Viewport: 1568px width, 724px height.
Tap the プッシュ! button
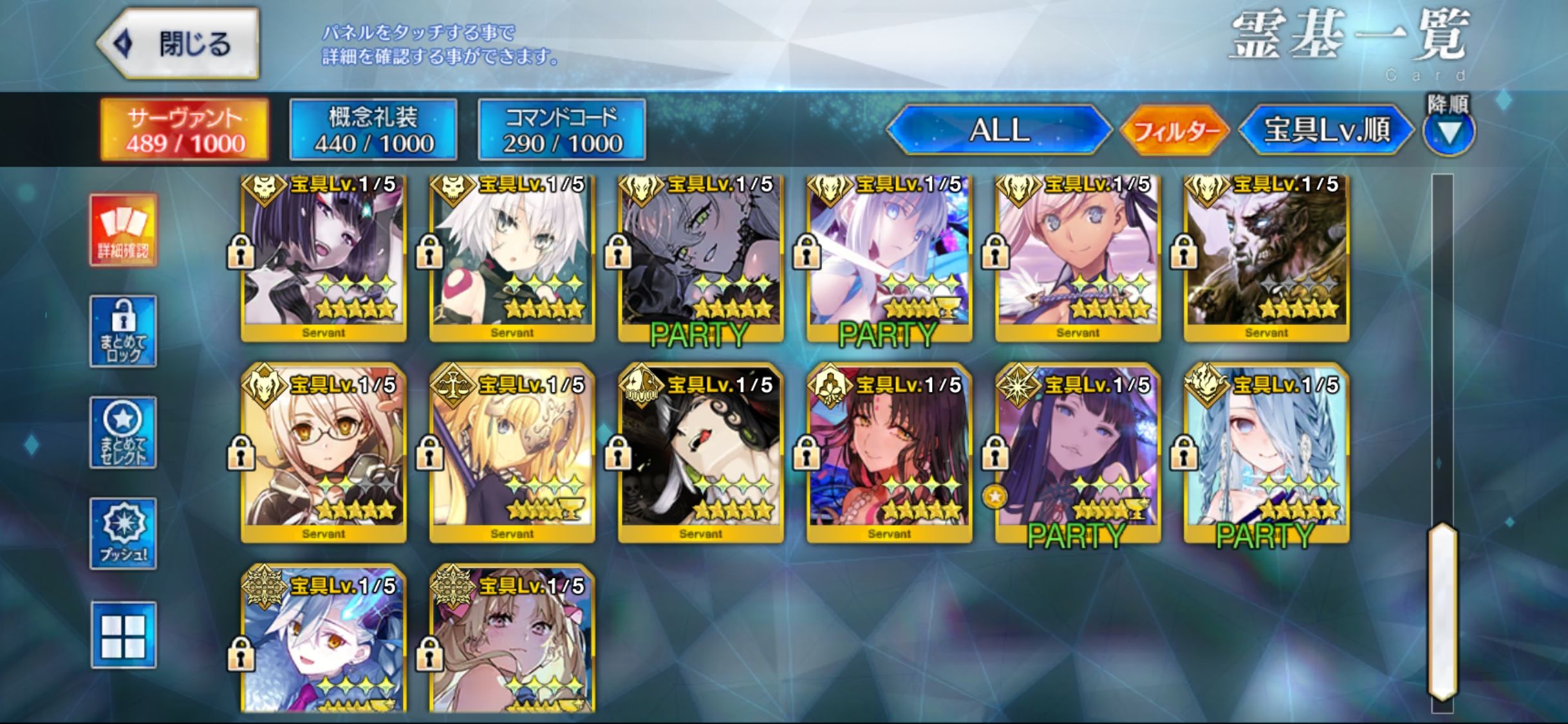click(x=123, y=534)
